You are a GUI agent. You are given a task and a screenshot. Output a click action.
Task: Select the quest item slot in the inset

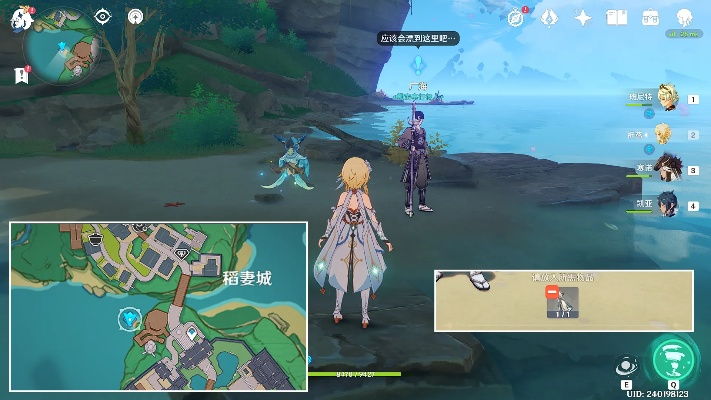pos(563,301)
